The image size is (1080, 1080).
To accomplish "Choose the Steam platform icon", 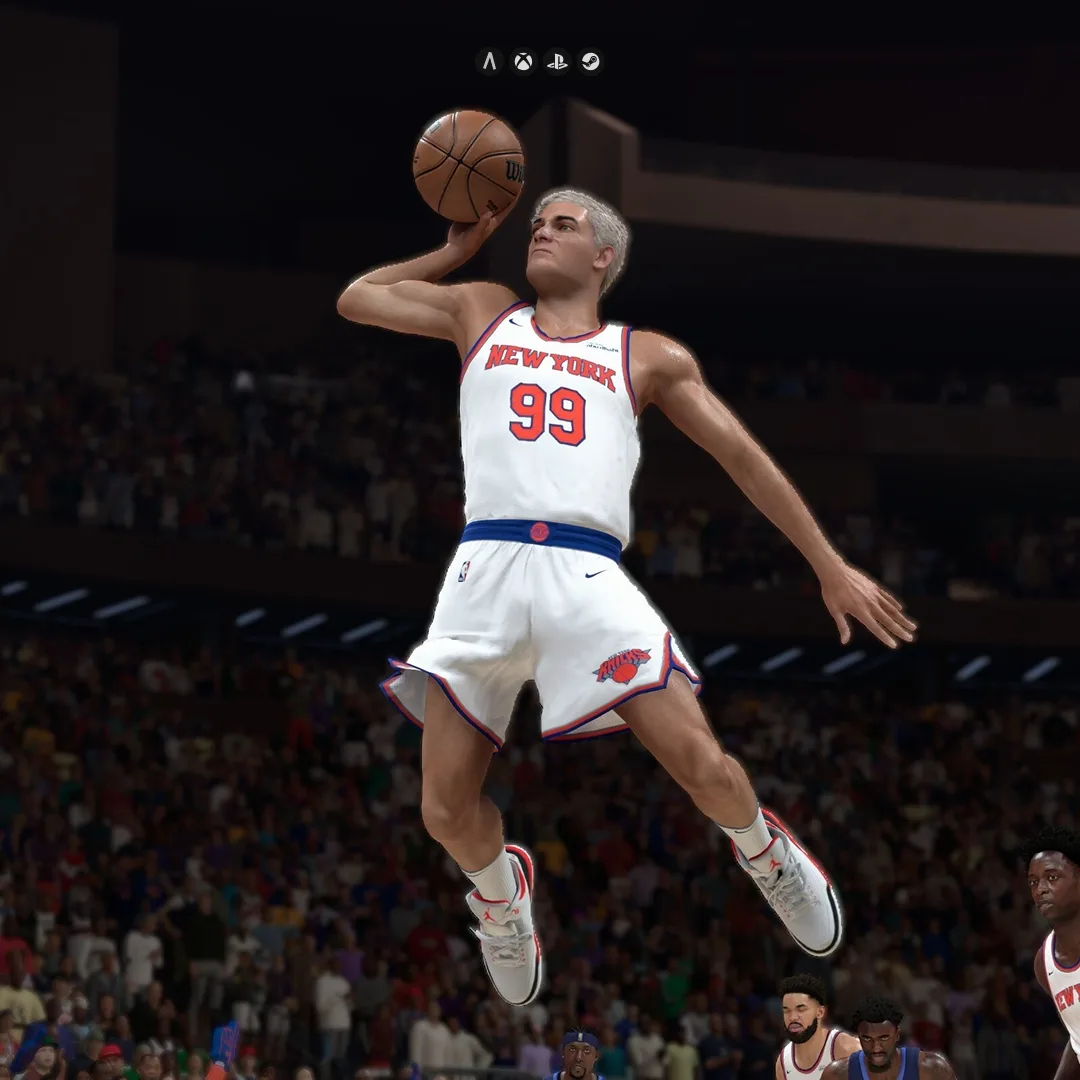I will [590, 62].
